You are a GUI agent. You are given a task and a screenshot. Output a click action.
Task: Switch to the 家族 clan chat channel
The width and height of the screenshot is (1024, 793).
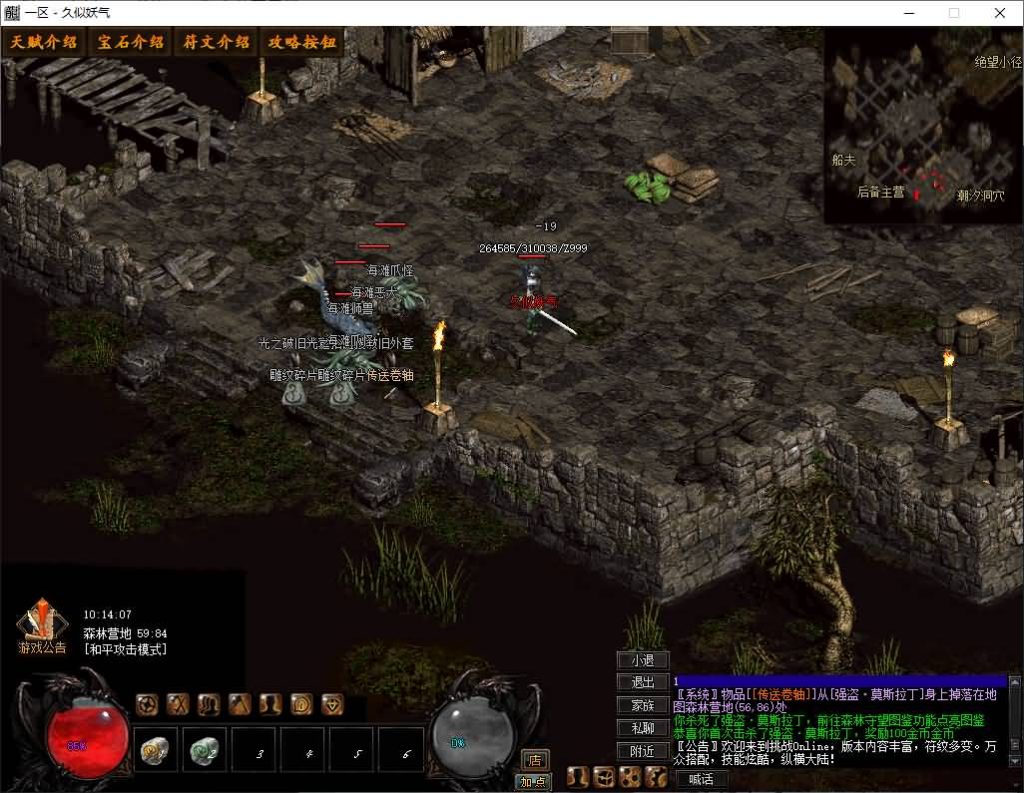[643, 705]
